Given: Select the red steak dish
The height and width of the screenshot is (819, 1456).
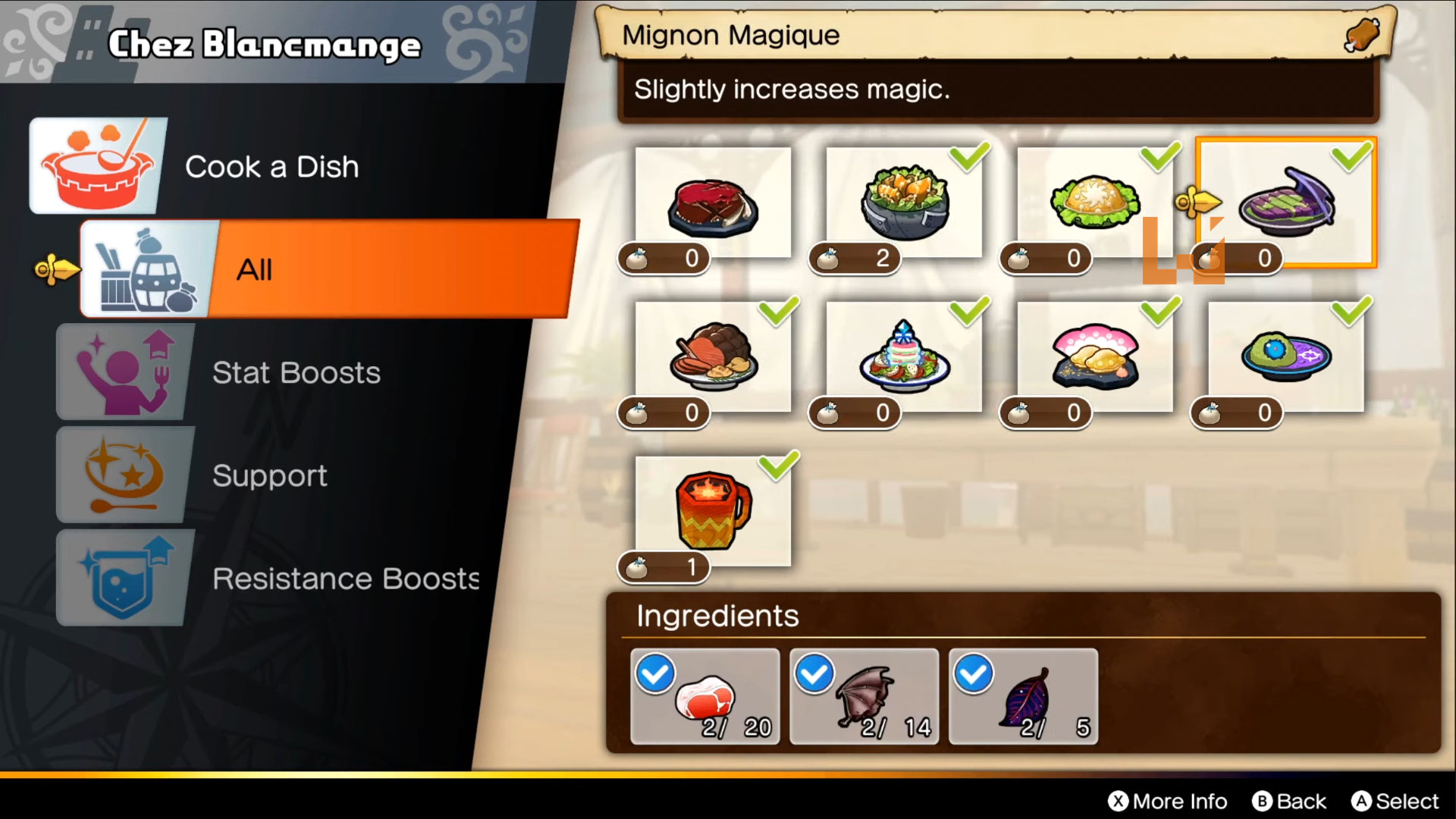Looking at the screenshot, I should pyautogui.click(x=713, y=205).
